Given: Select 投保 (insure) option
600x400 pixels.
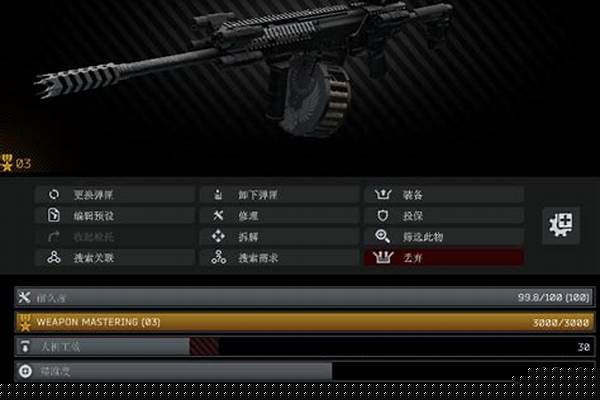Looking at the screenshot, I should click(443, 215).
